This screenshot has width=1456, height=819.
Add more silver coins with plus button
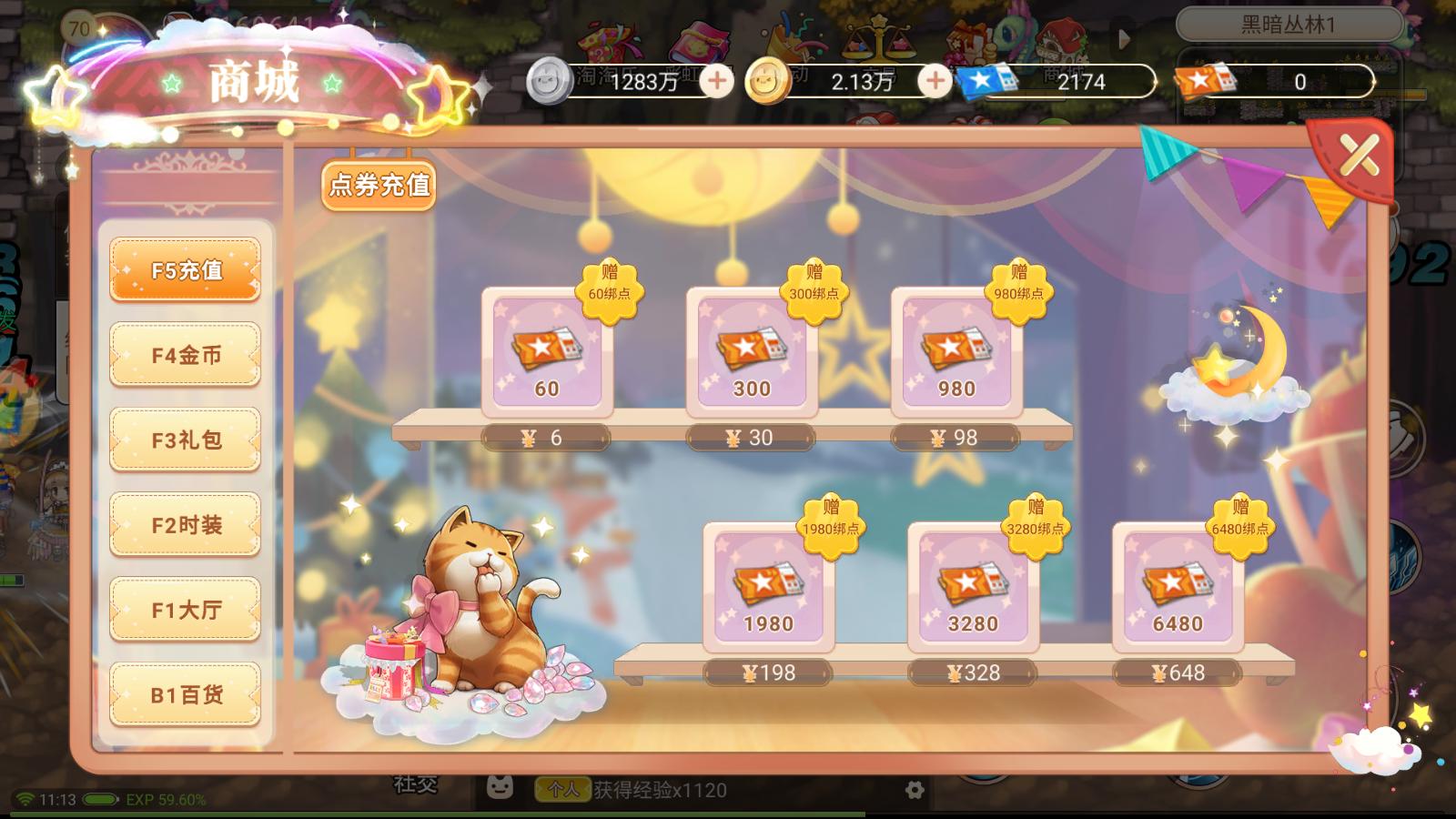717,81
